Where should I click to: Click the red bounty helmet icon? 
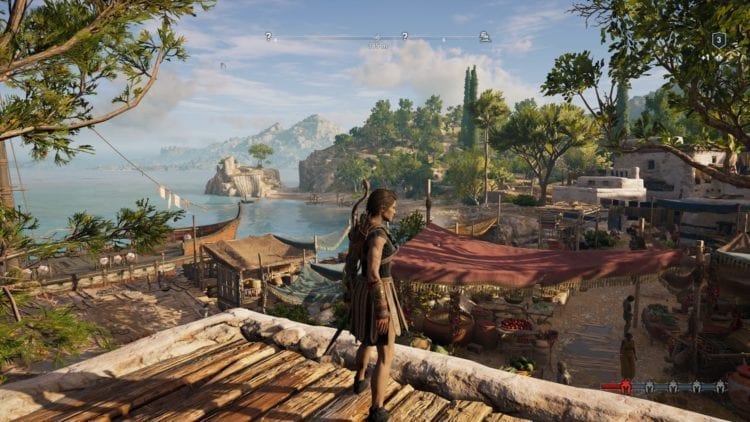point(626,387)
